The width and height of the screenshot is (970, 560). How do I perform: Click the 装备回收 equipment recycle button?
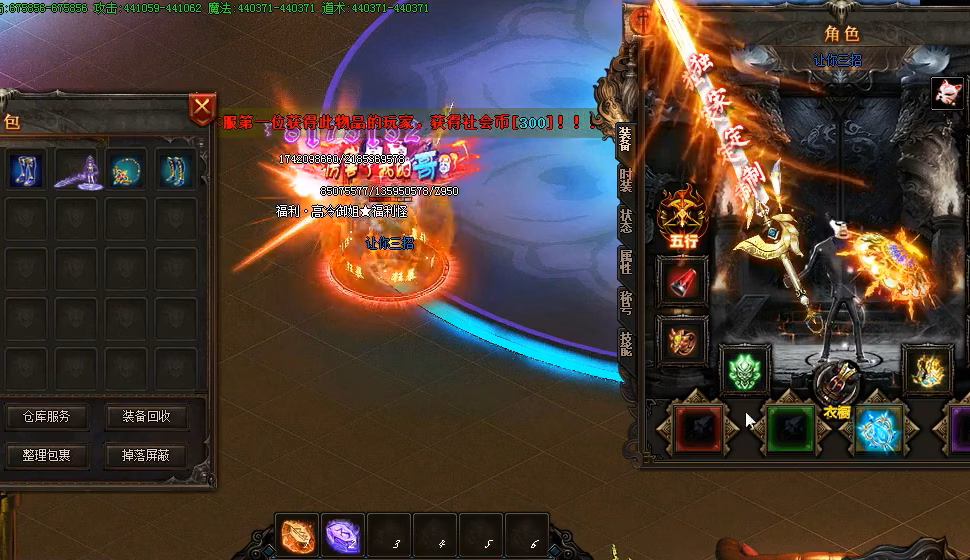coord(146,416)
